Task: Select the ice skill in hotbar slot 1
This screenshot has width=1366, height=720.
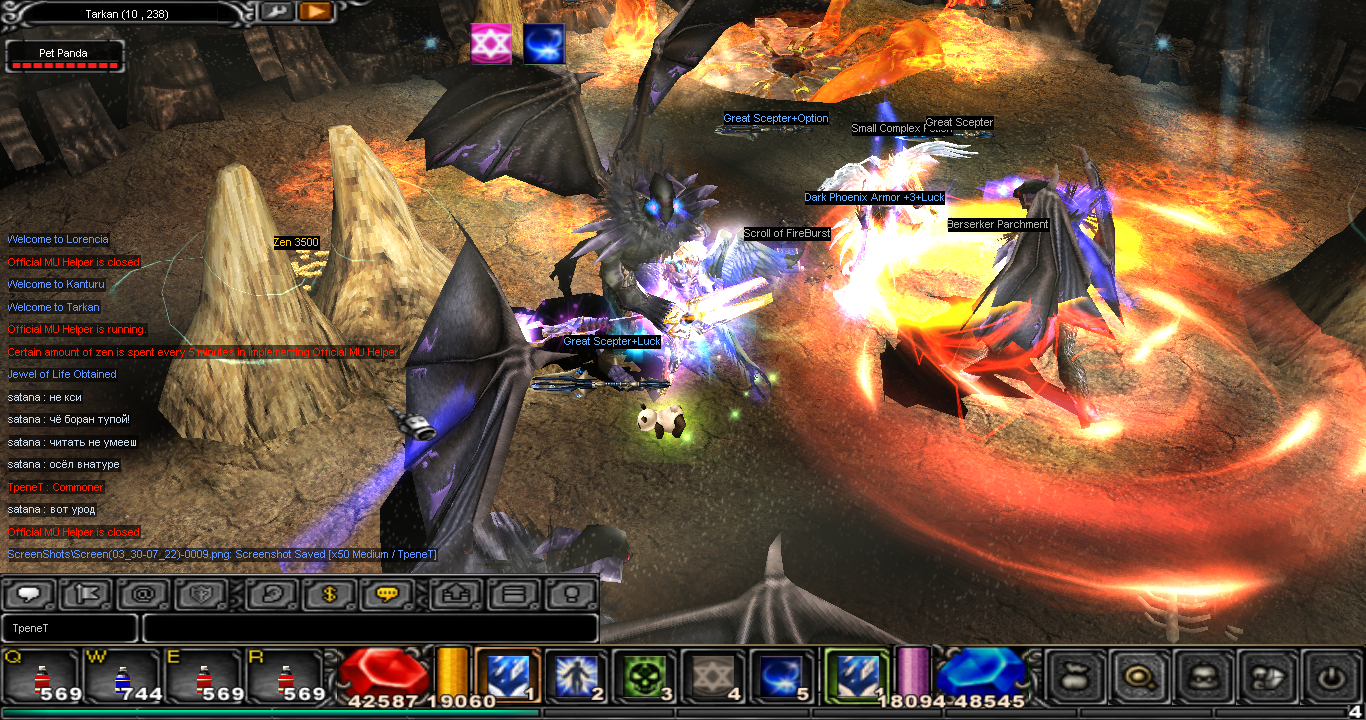Action: pos(508,676)
